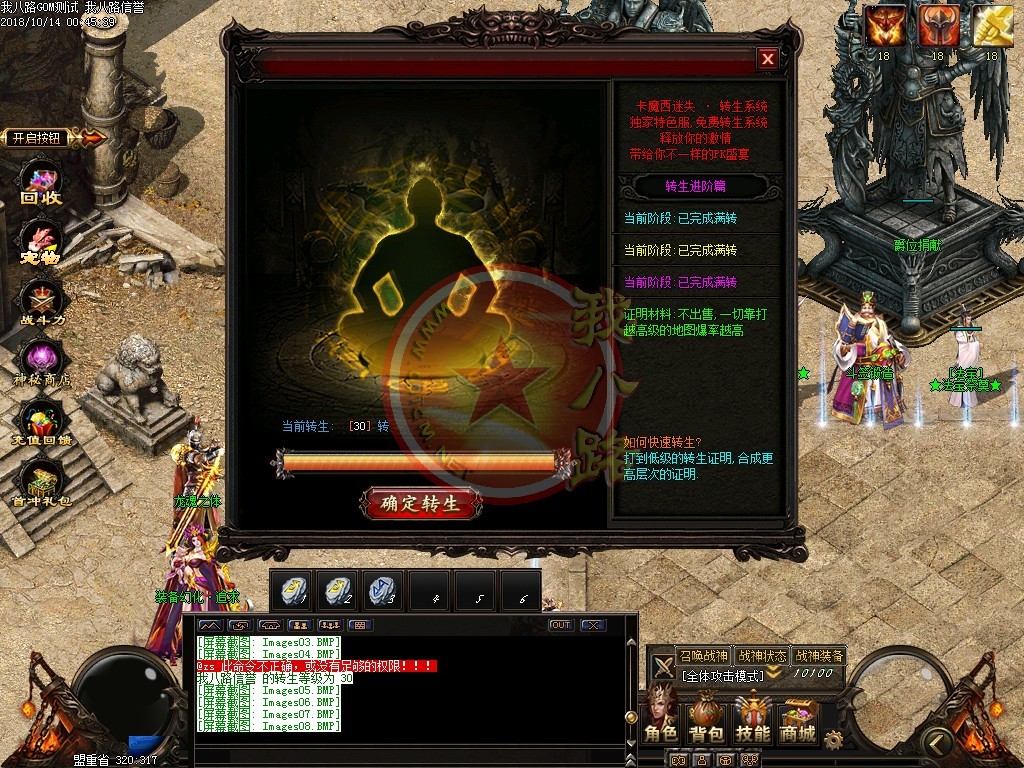Close the rebirth system window

coord(767,59)
